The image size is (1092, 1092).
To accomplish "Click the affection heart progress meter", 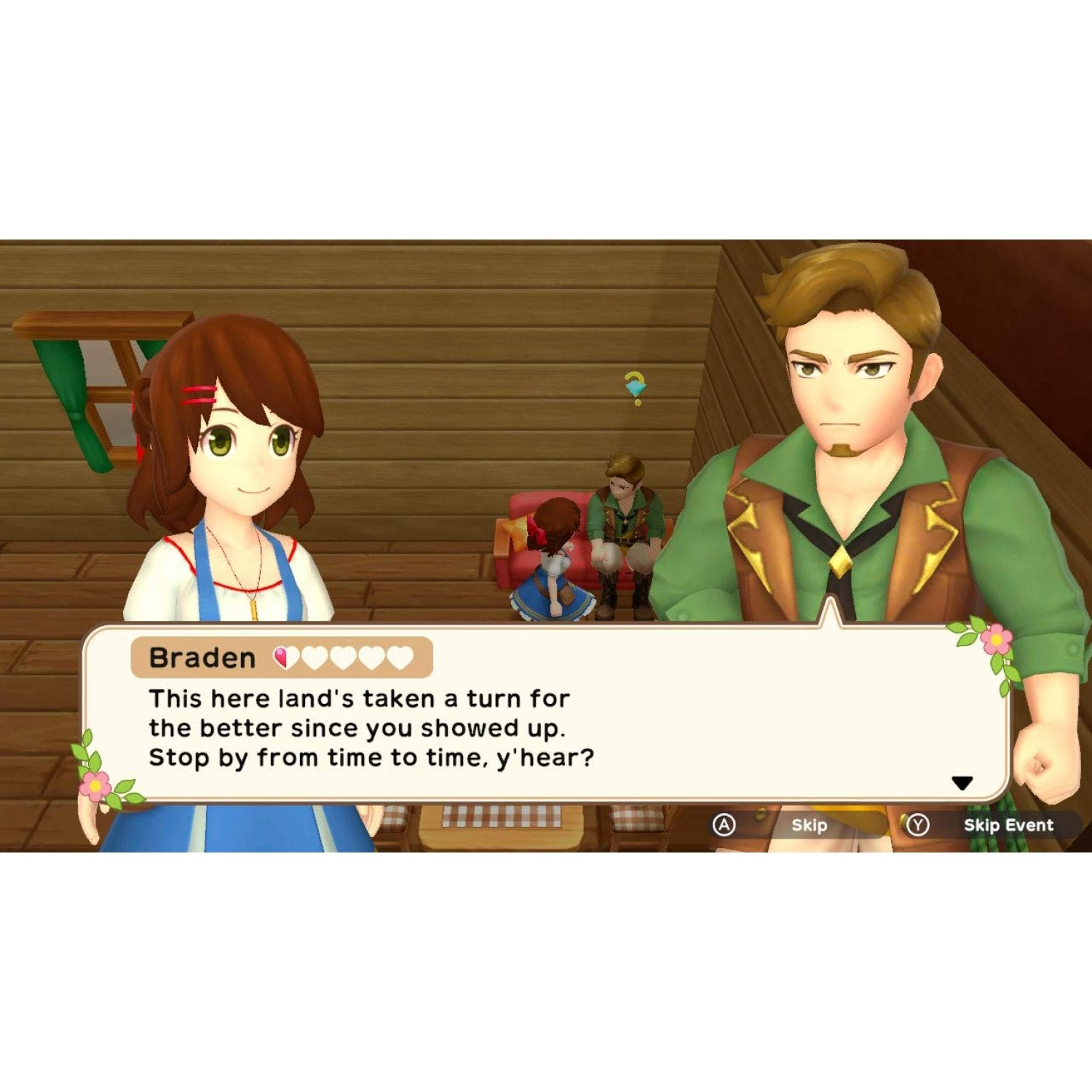I will [x=341, y=656].
